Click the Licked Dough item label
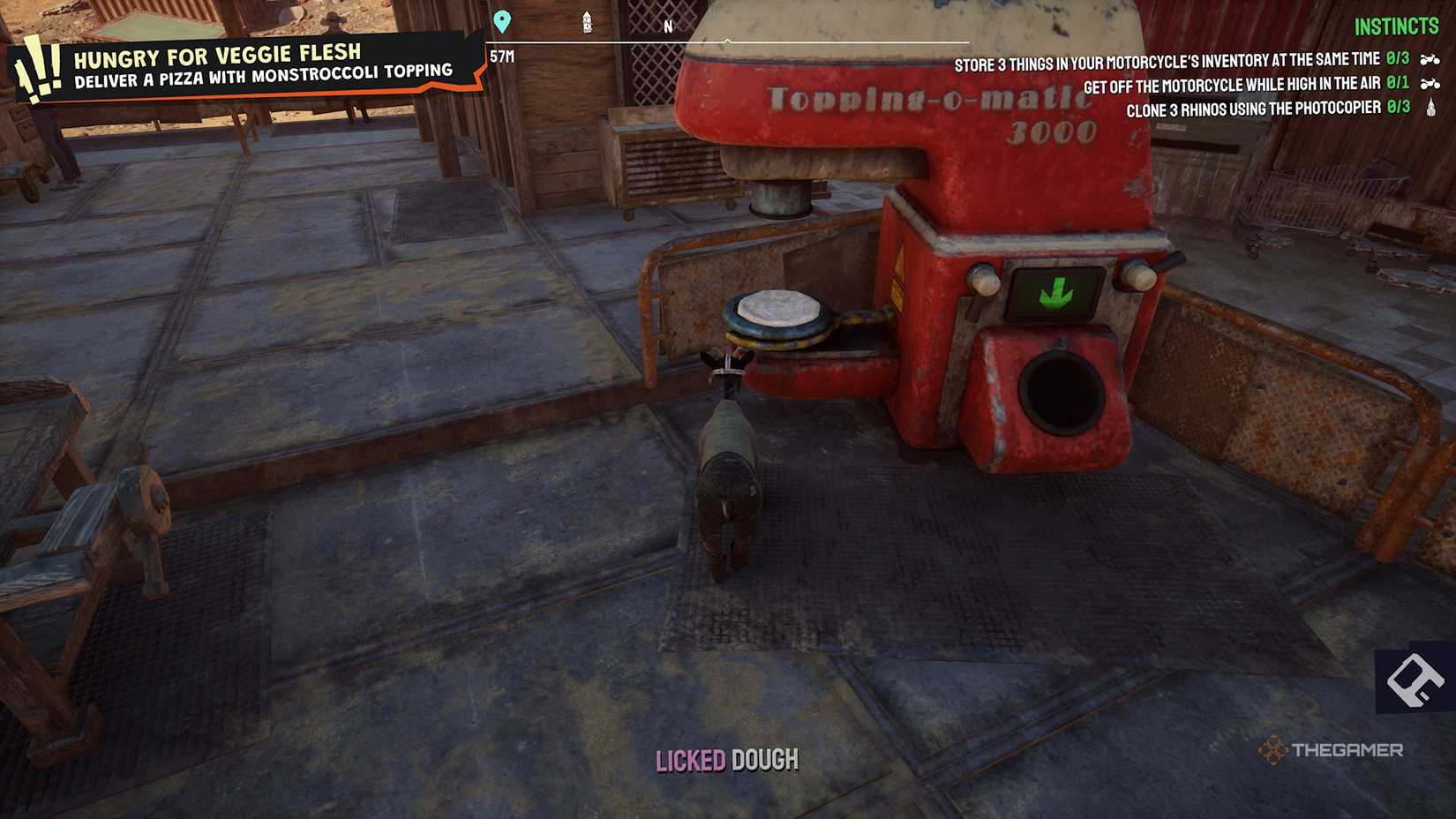The height and width of the screenshot is (819, 1456). click(x=727, y=759)
